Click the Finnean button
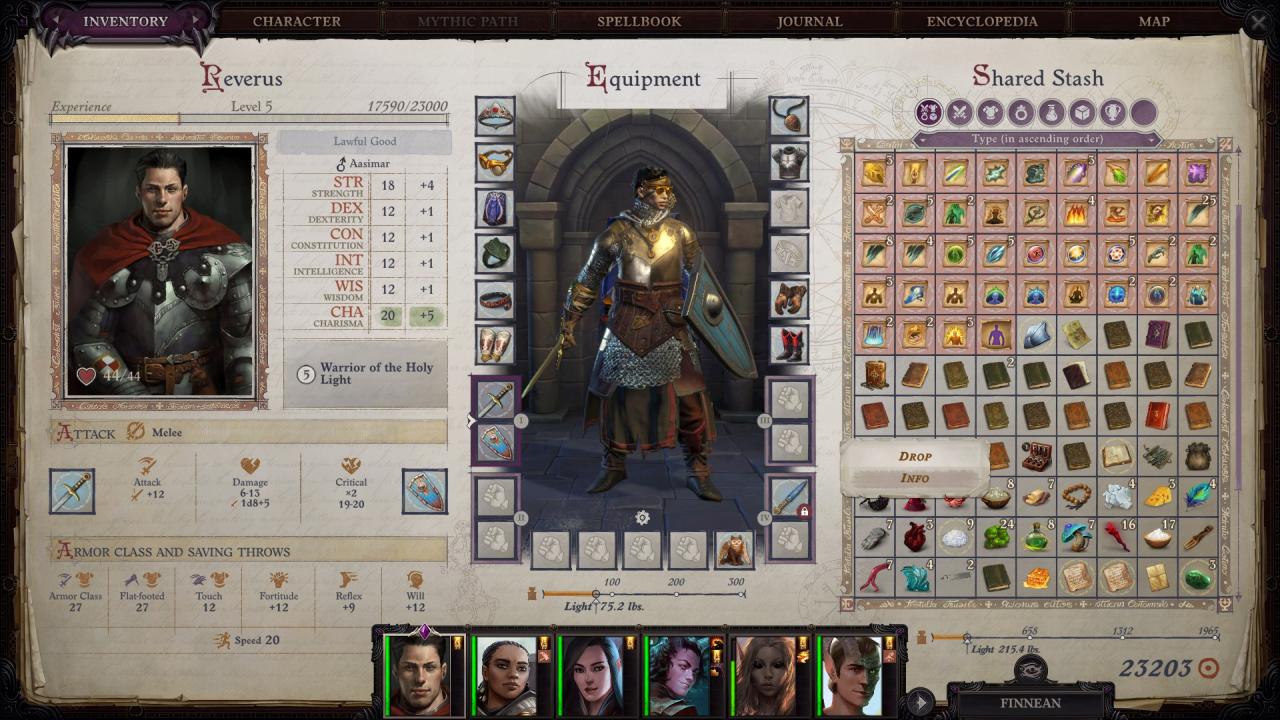1280x720 pixels. 1030,702
